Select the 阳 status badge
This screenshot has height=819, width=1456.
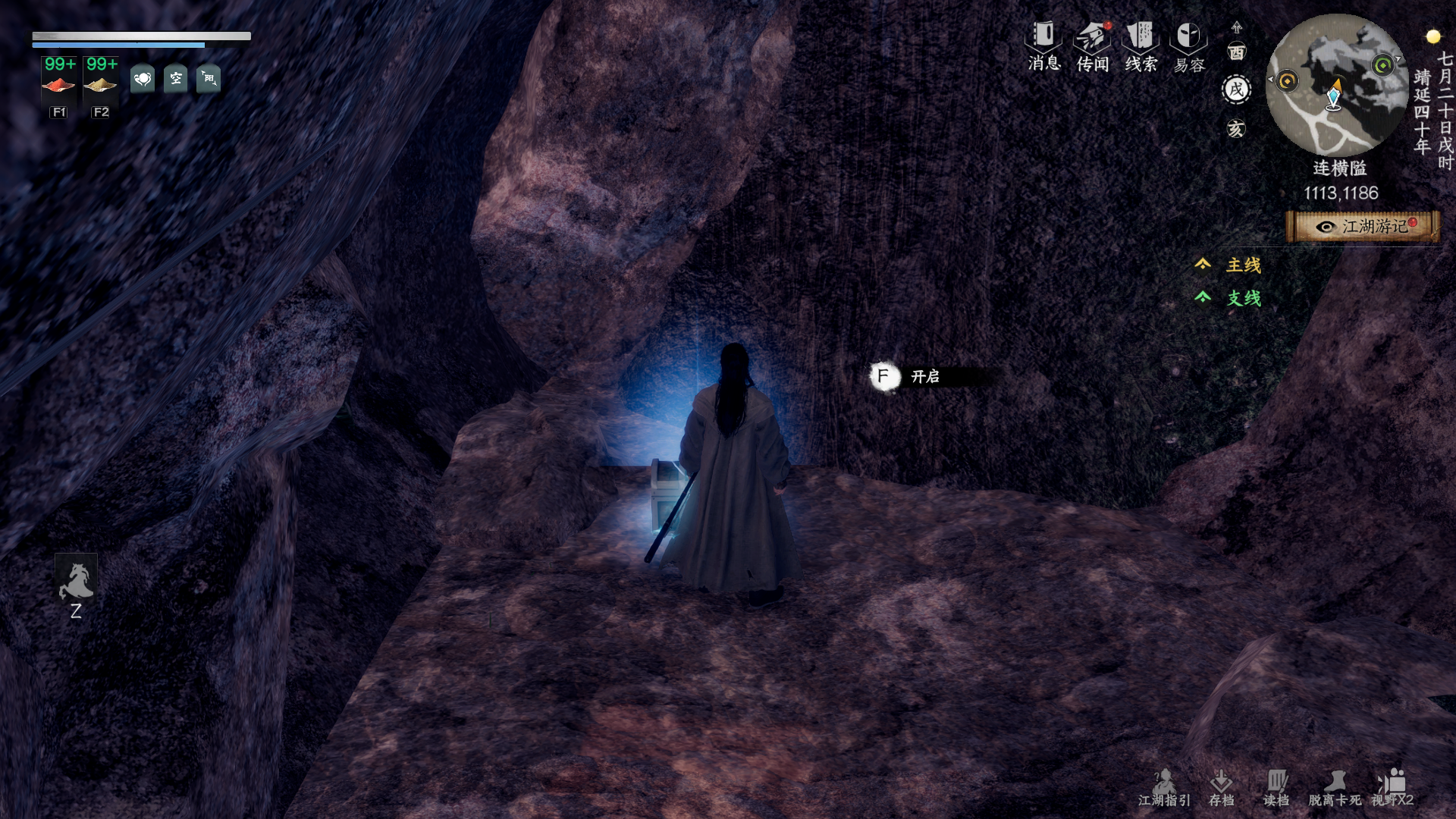pos(209,78)
